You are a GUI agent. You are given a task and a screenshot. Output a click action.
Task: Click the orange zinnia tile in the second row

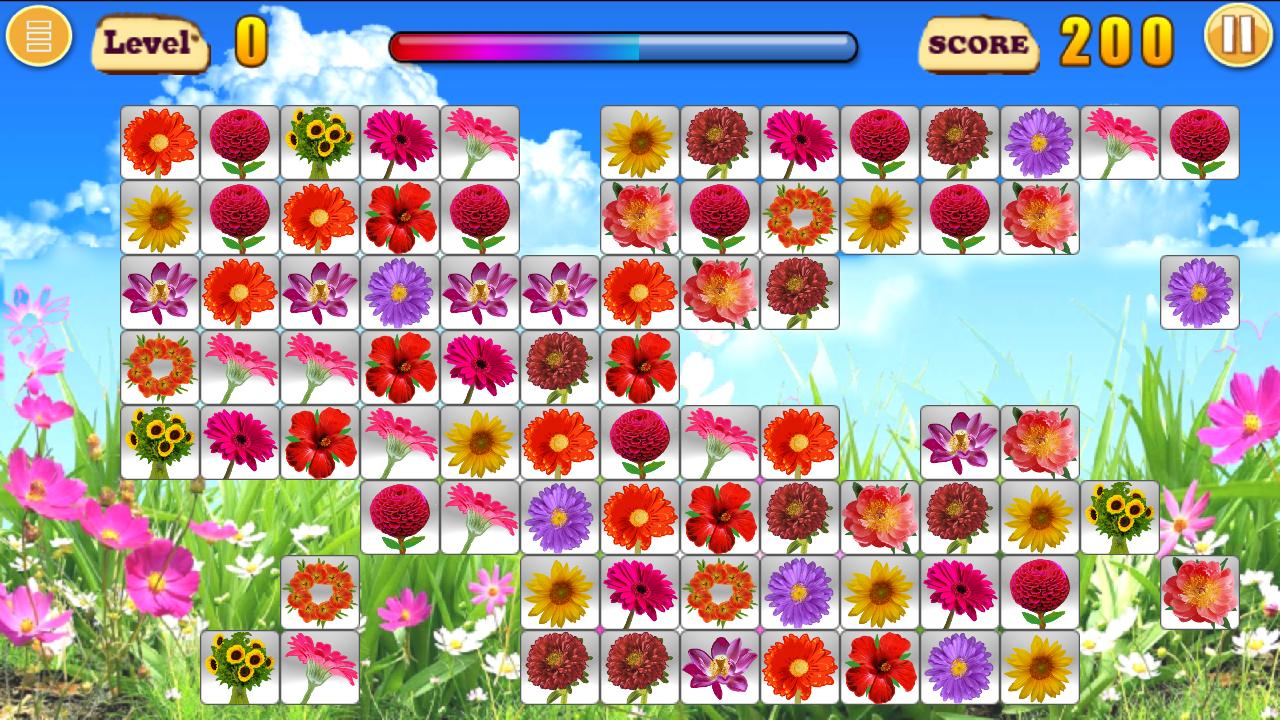320,220
